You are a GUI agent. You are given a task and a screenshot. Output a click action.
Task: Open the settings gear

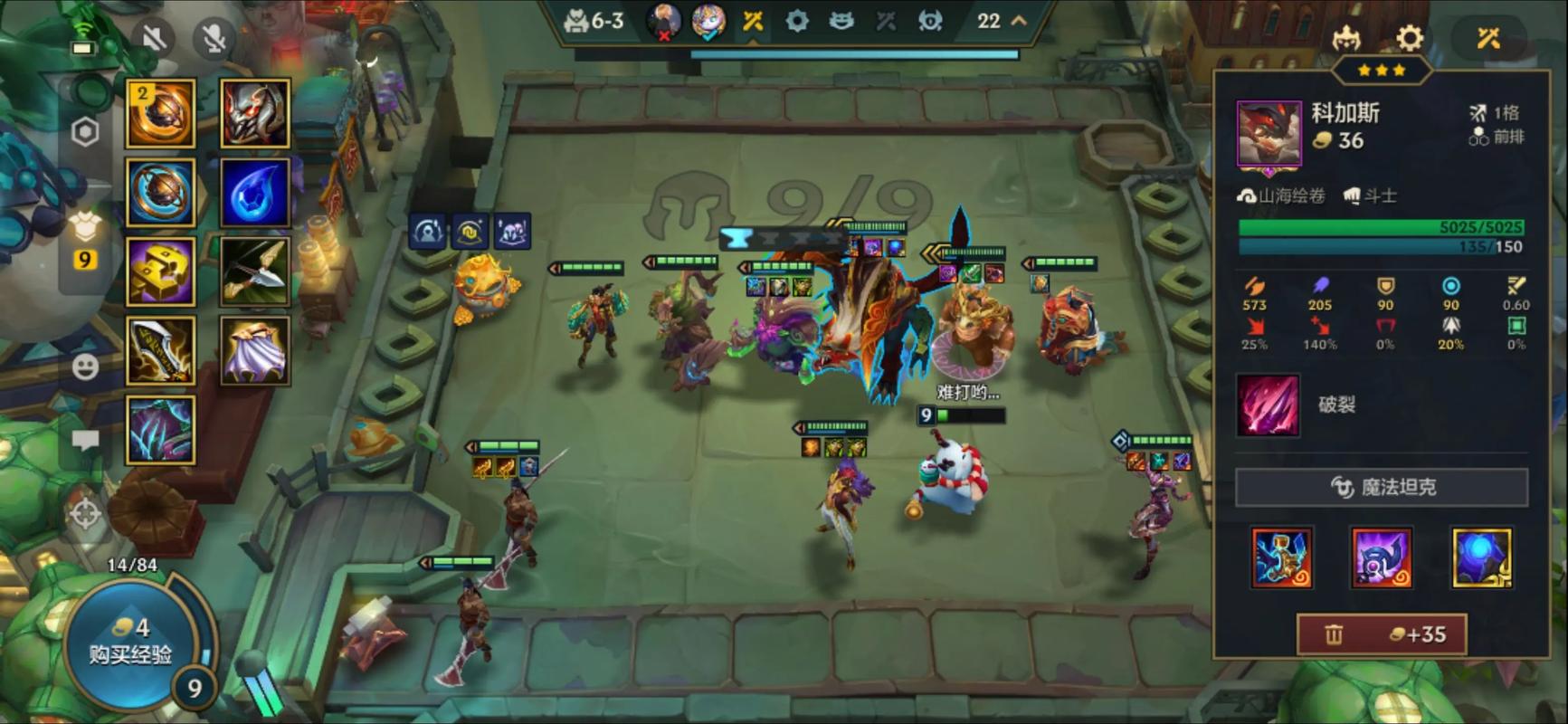click(1409, 38)
